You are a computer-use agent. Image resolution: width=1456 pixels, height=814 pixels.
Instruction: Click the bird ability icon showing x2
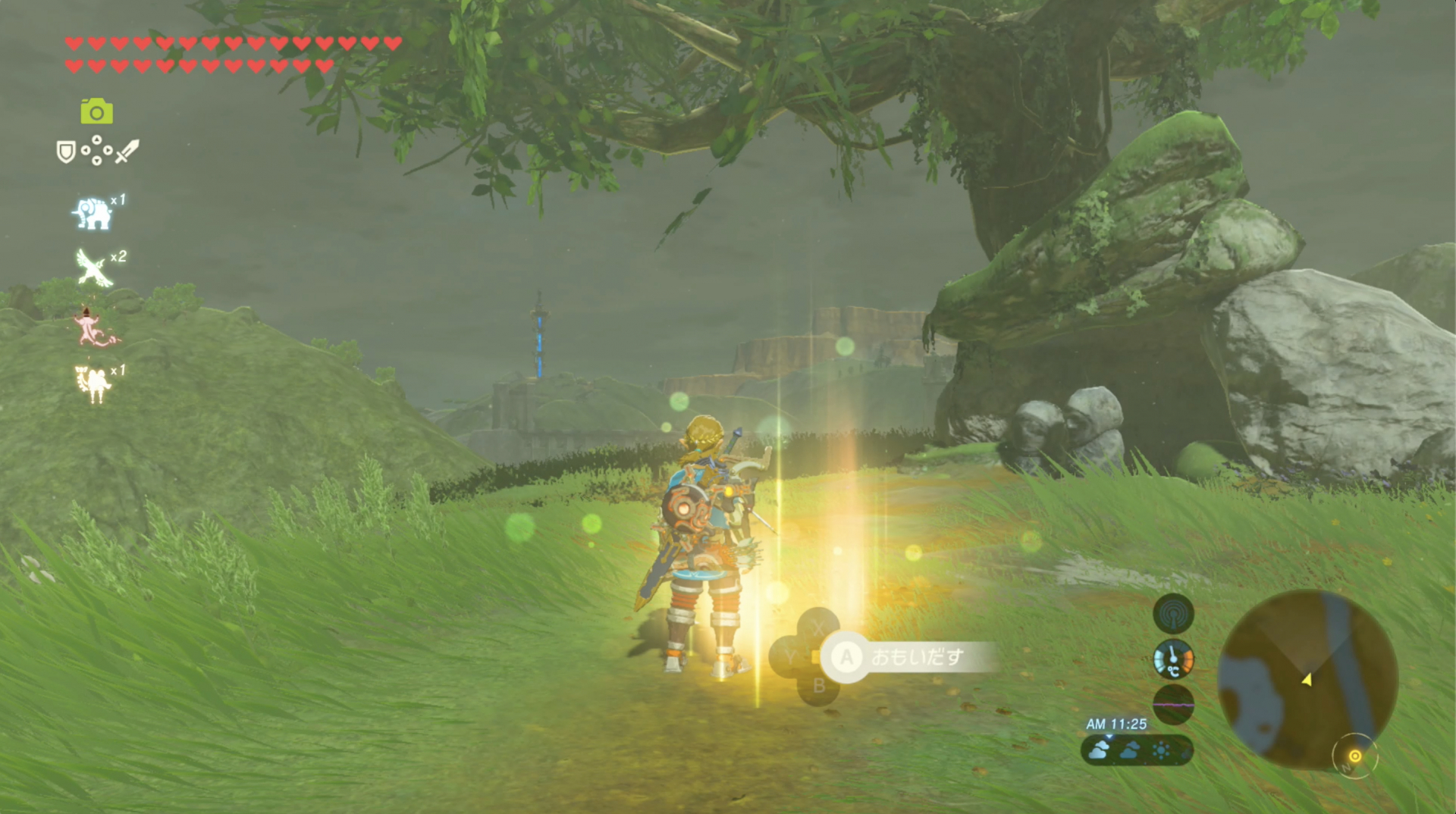pos(91,267)
